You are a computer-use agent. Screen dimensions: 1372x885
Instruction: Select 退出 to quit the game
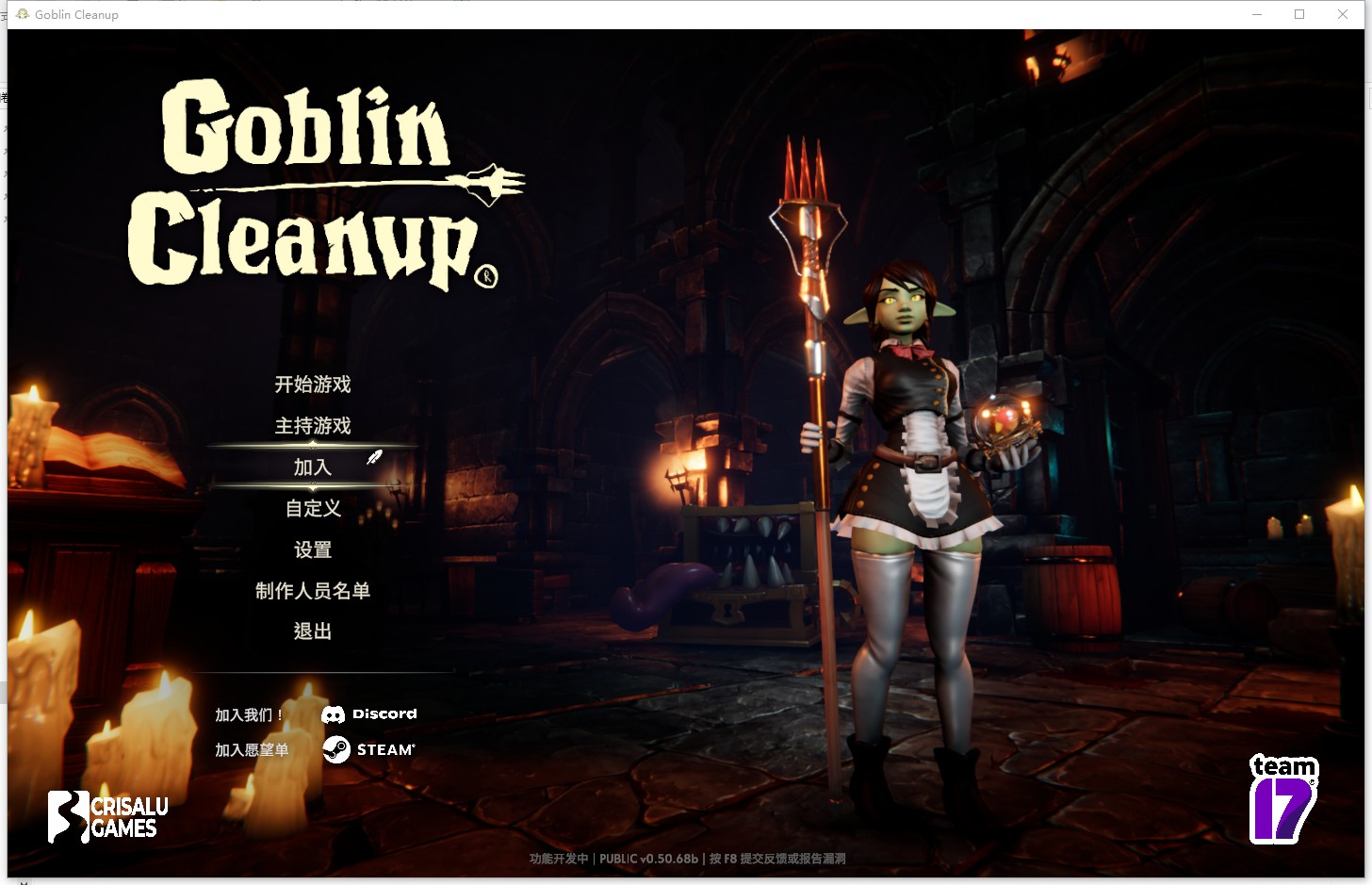pos(313,631)
